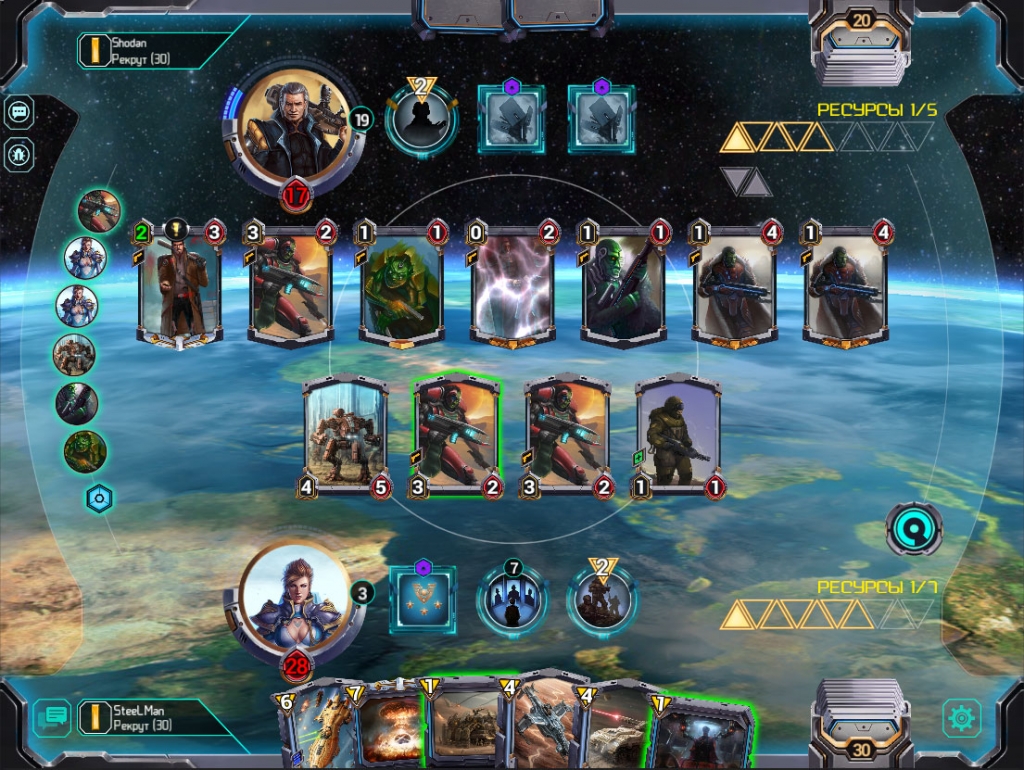Viewport: 1024px width, 770px height.
Task: Open the chat speech bubble icon
Action: click(x=19, y=112)
